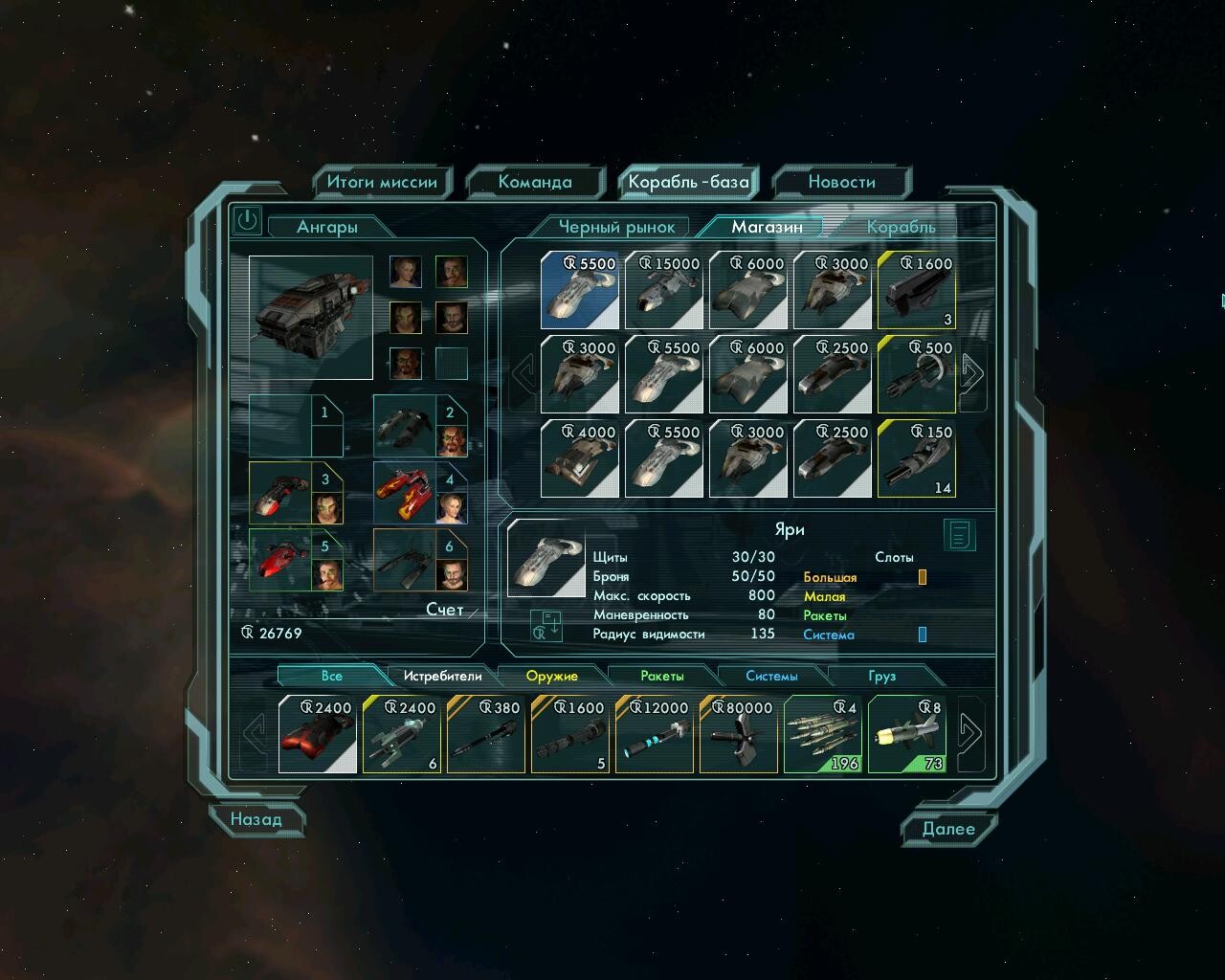This screenshot has width=1225, height=980.
Task: Pick the 12000 credit inventory weapon
Action: [655, 735]
